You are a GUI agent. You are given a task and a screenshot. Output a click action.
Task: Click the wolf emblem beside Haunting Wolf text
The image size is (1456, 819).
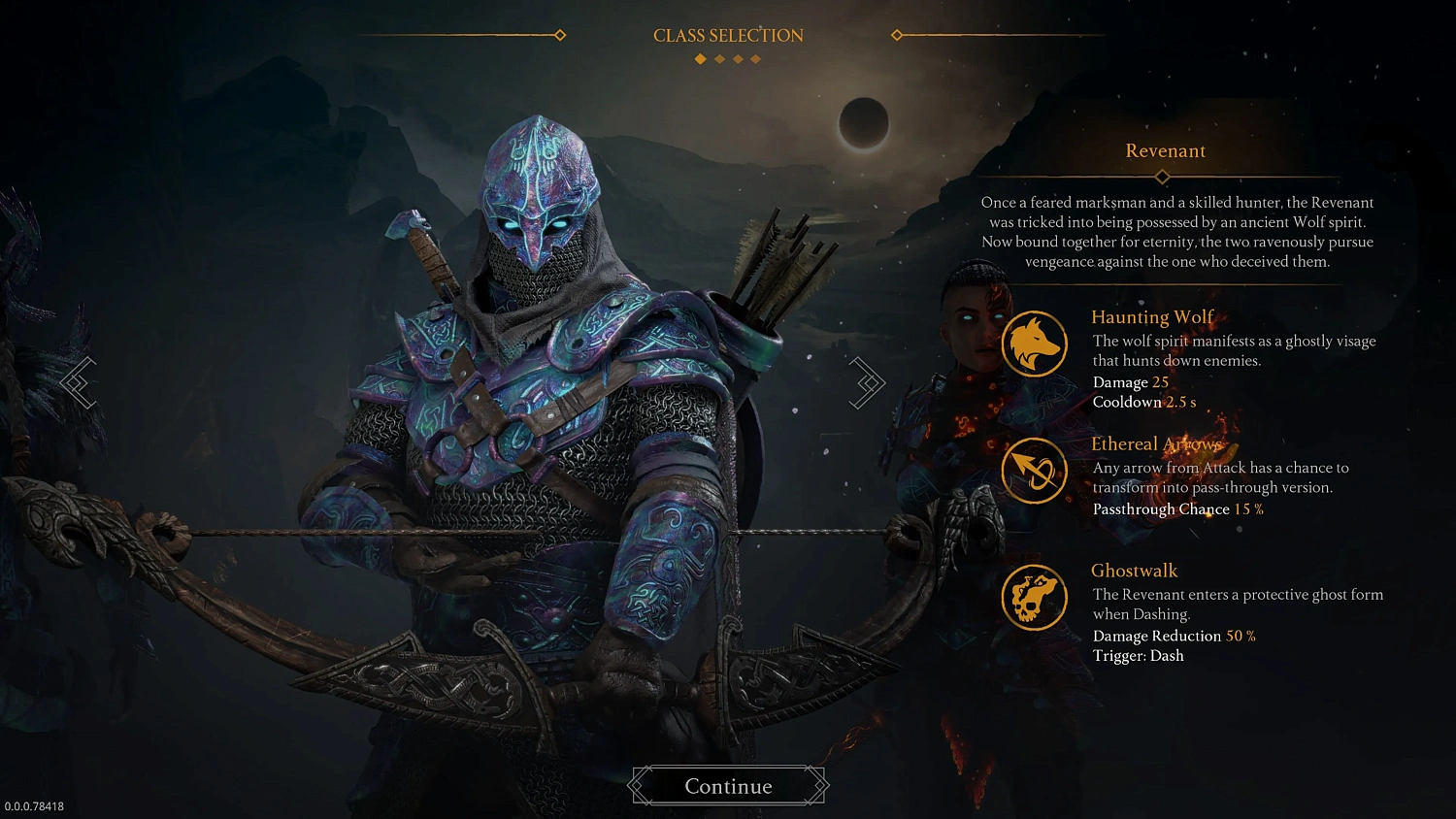[1034, 344]
